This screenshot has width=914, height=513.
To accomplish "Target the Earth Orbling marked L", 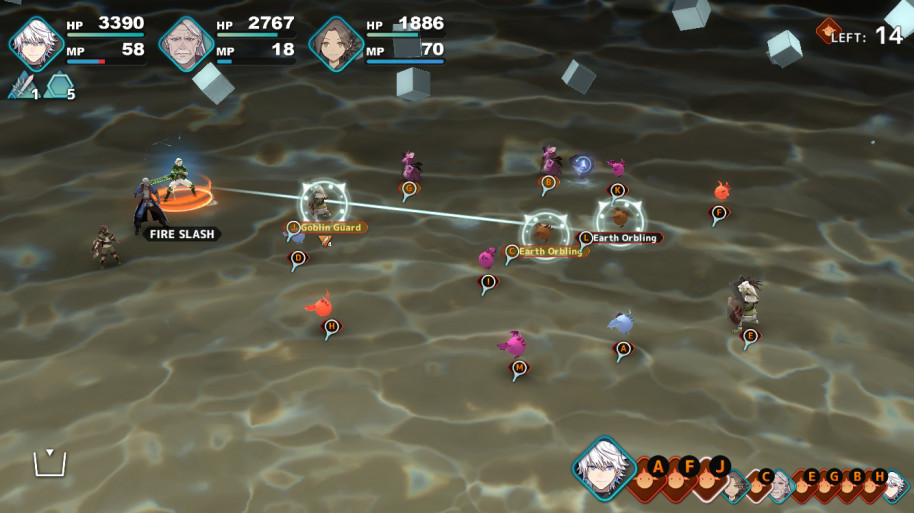I will pyautogui.click(x=586, y=238).
